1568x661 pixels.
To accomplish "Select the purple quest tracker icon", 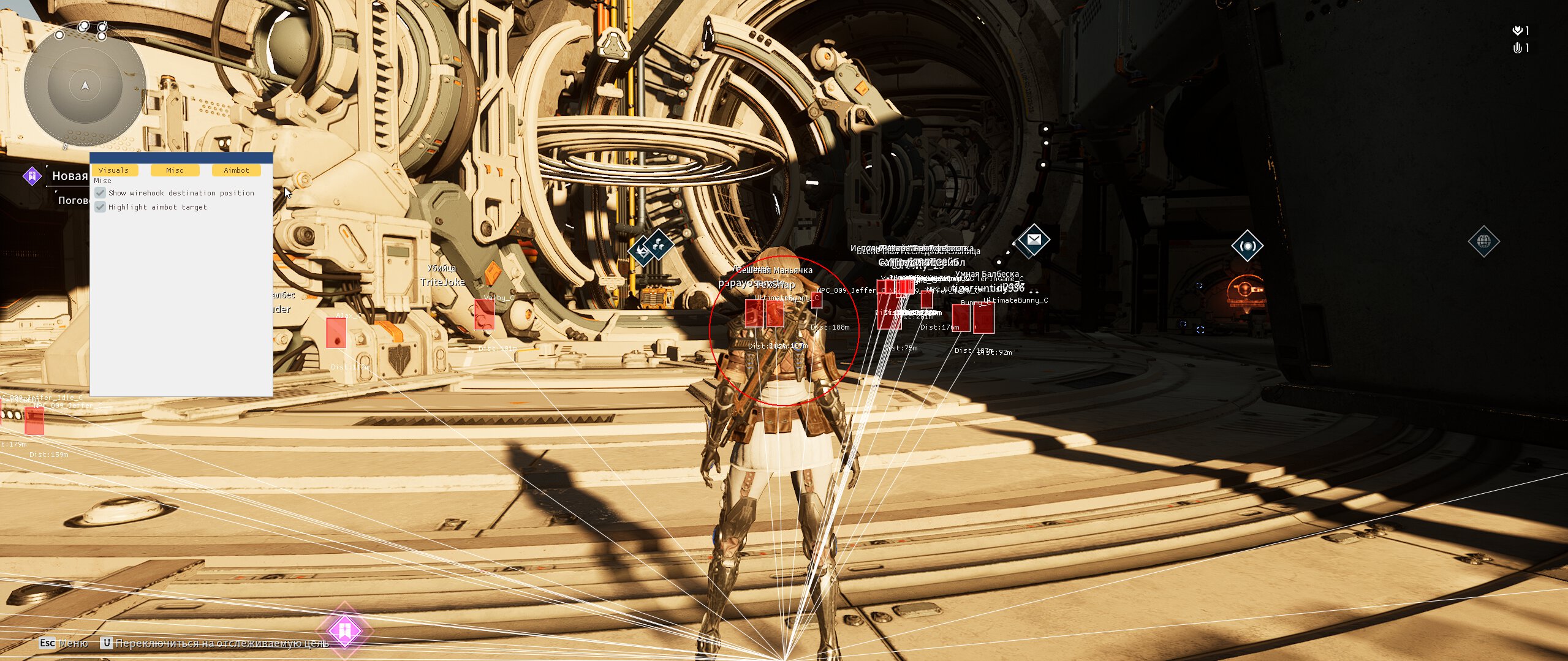I will 32,176.
